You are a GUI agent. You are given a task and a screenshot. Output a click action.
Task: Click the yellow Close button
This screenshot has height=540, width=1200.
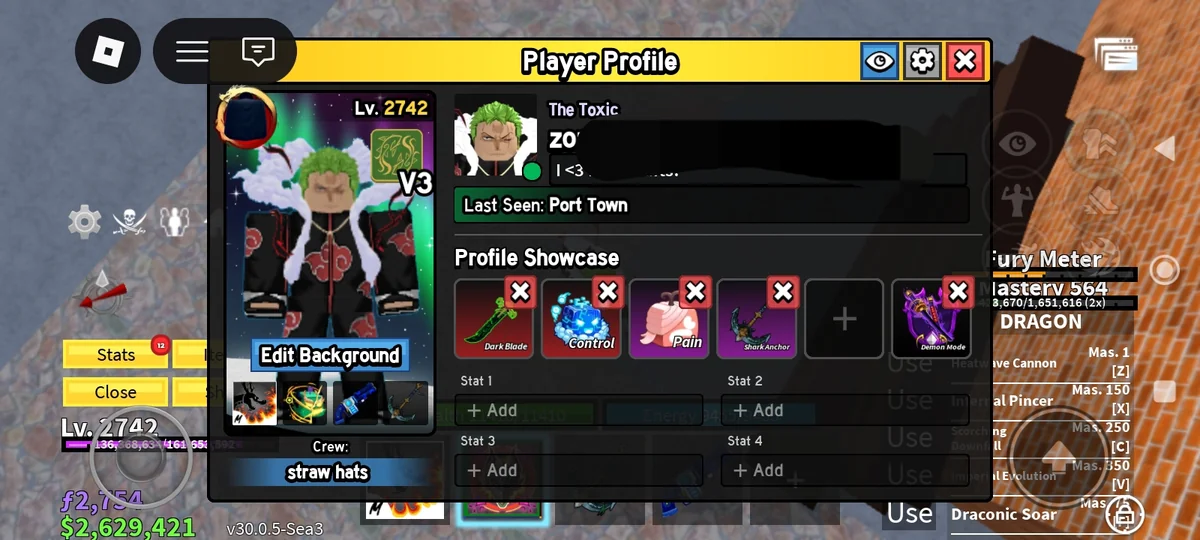click(116, 392)
